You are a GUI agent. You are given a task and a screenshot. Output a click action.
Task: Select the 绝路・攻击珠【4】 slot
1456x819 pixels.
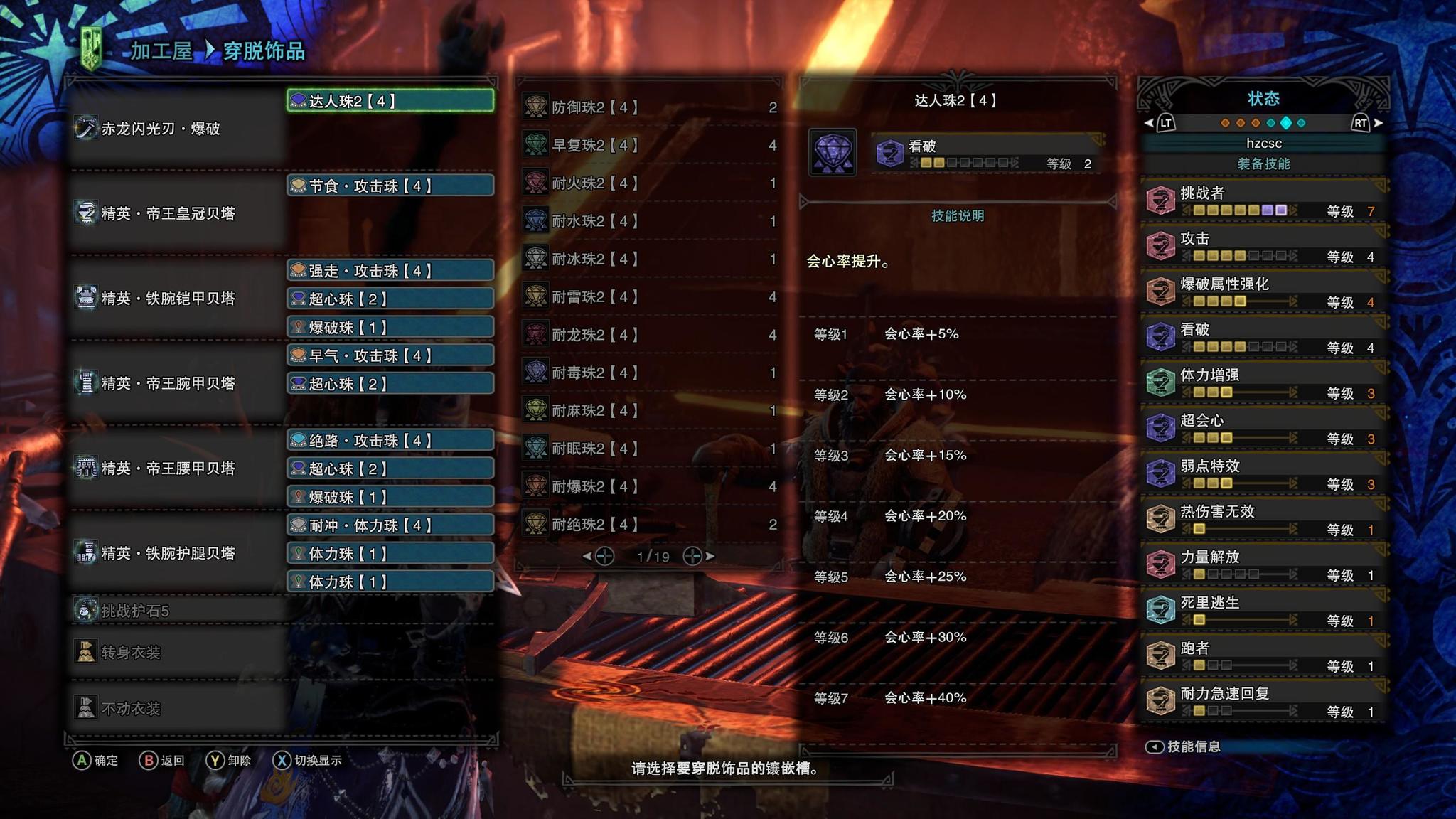[390, 441]
